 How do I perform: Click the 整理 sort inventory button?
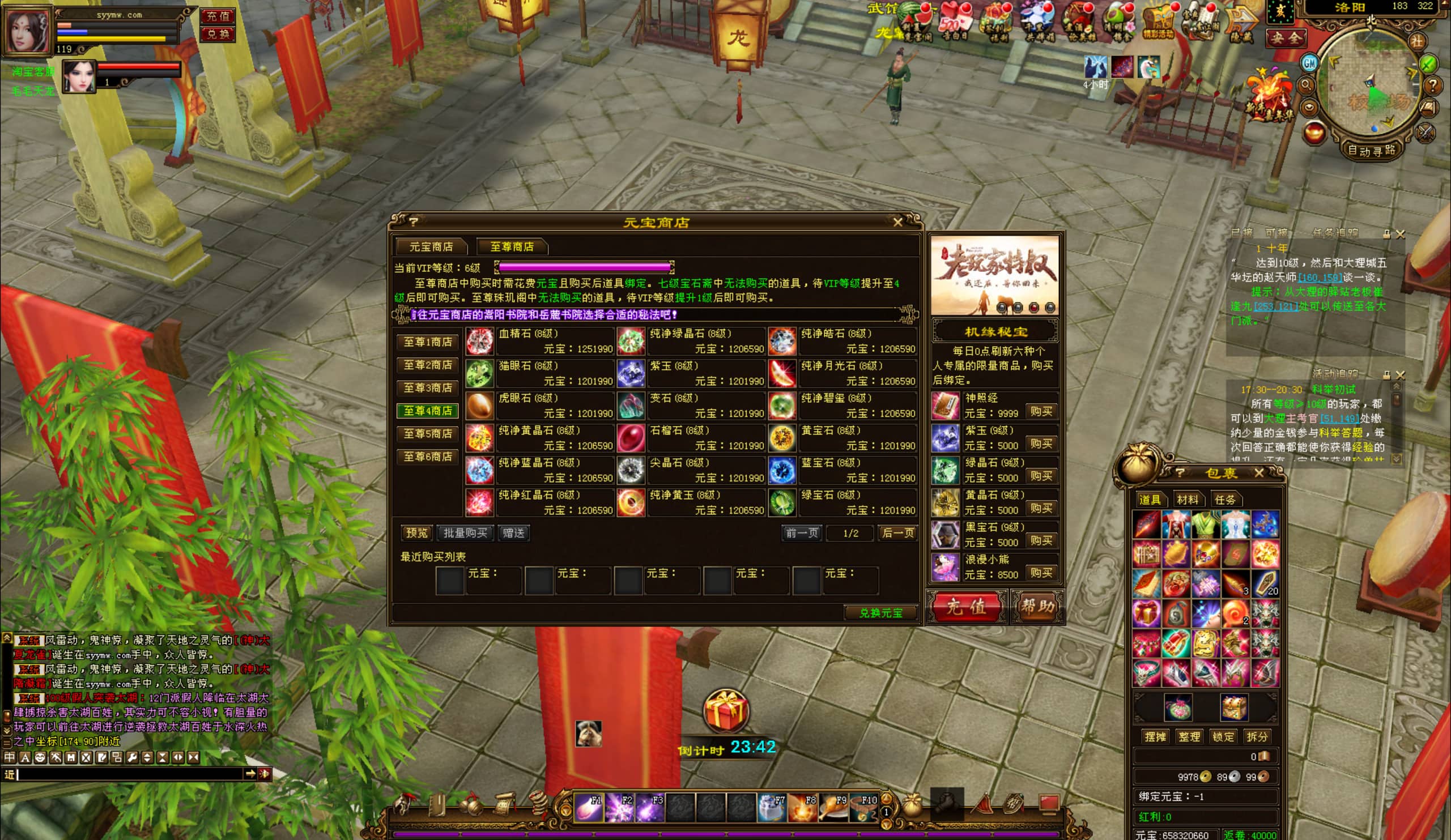click(x=1189, y=737)
